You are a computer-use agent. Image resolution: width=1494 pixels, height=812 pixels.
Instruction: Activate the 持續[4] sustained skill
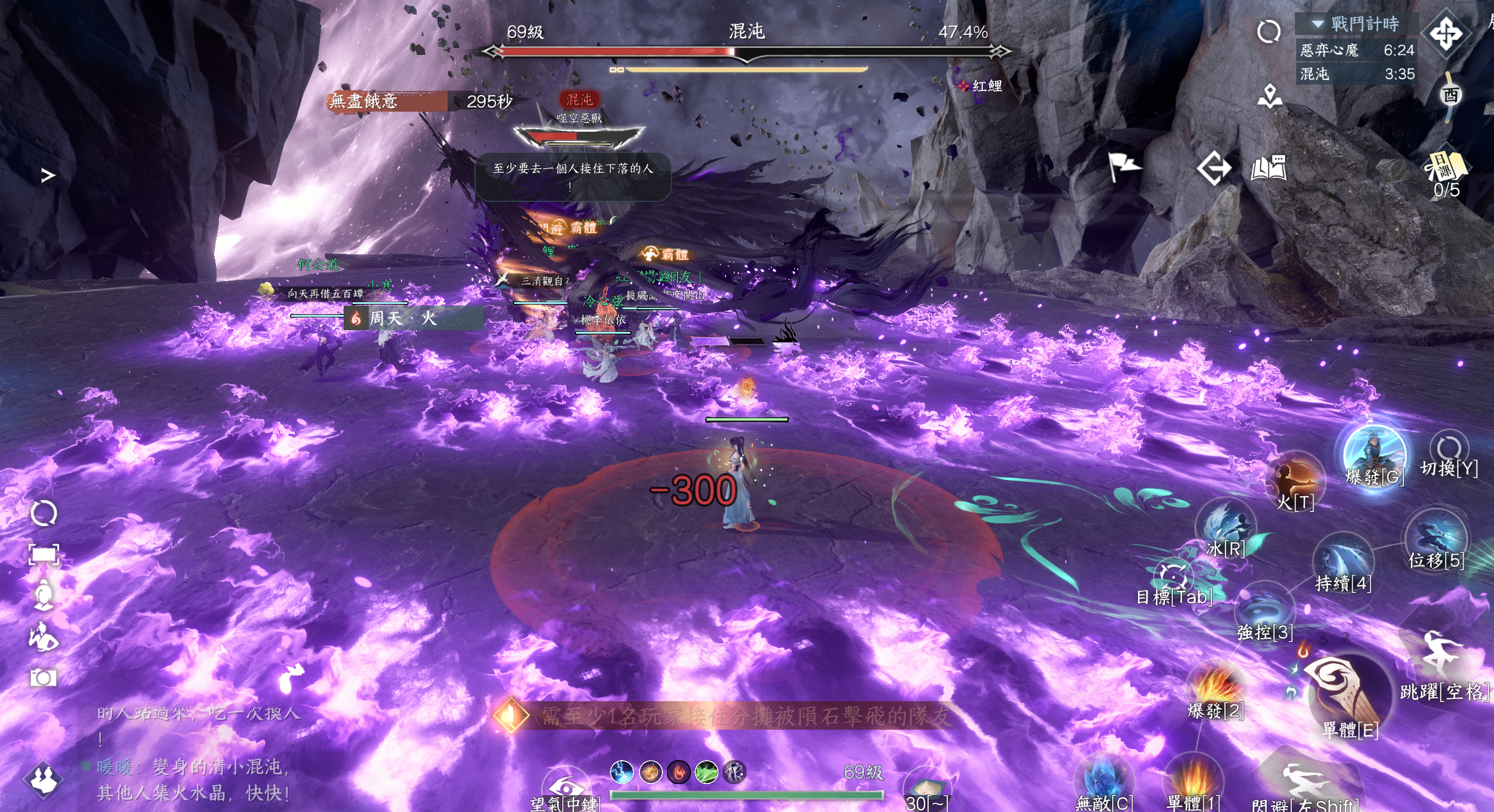point(1343,560)
